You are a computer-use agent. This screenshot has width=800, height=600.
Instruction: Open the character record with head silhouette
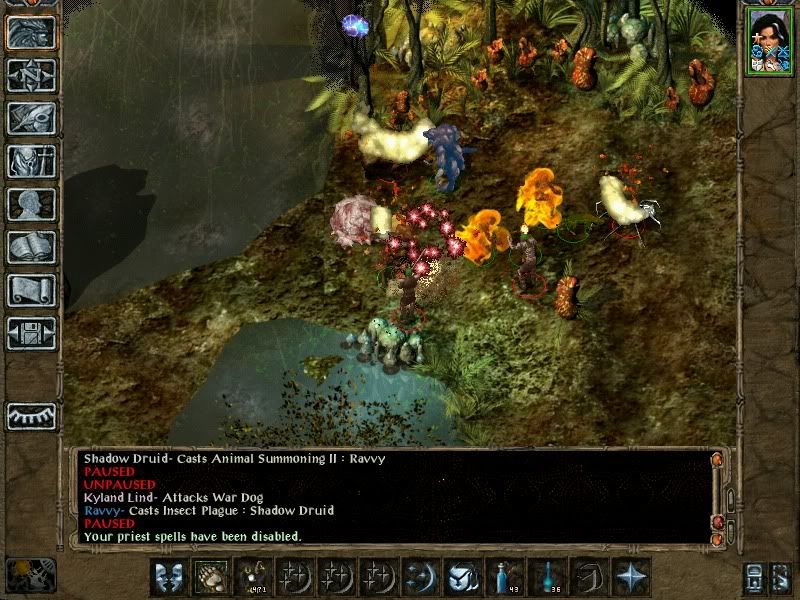pyautogui.click(x=31, y=204)
